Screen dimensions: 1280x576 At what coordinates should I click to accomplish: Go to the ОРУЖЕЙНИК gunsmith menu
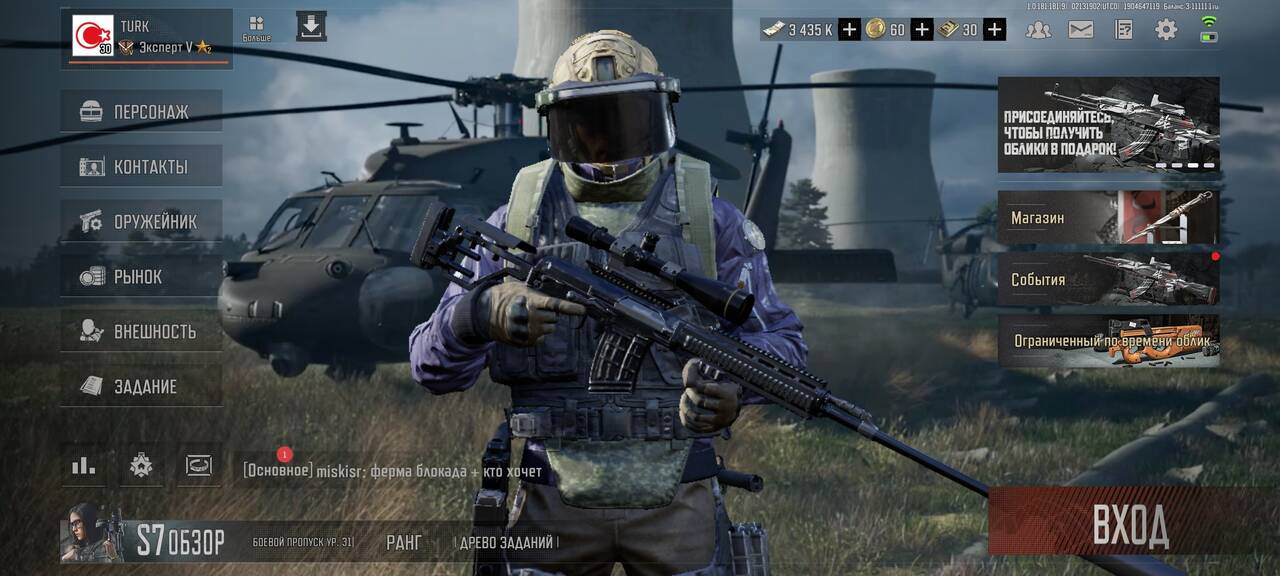(x=141, y=221)
